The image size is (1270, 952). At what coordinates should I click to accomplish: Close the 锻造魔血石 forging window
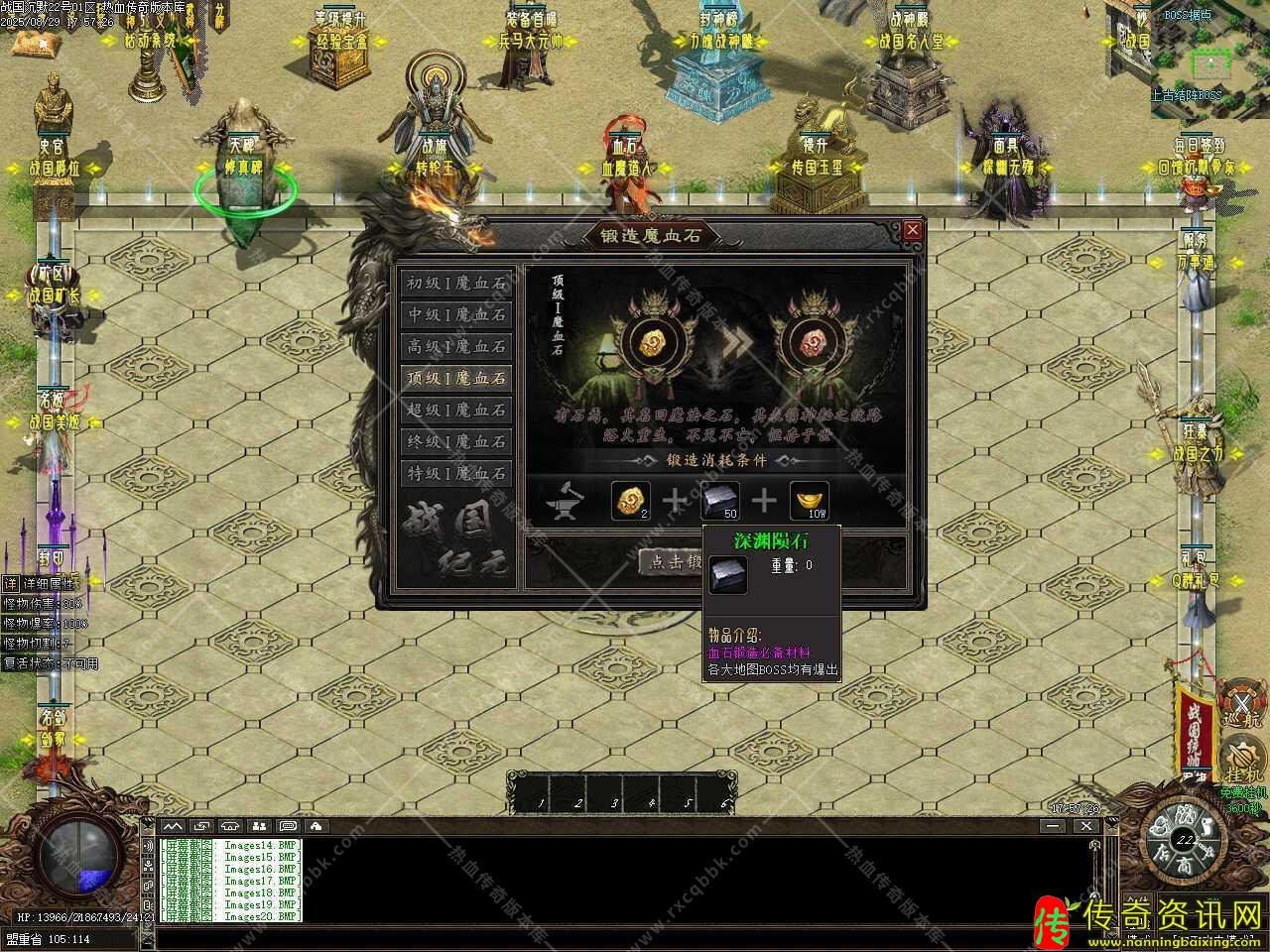(x=912, y=230)
